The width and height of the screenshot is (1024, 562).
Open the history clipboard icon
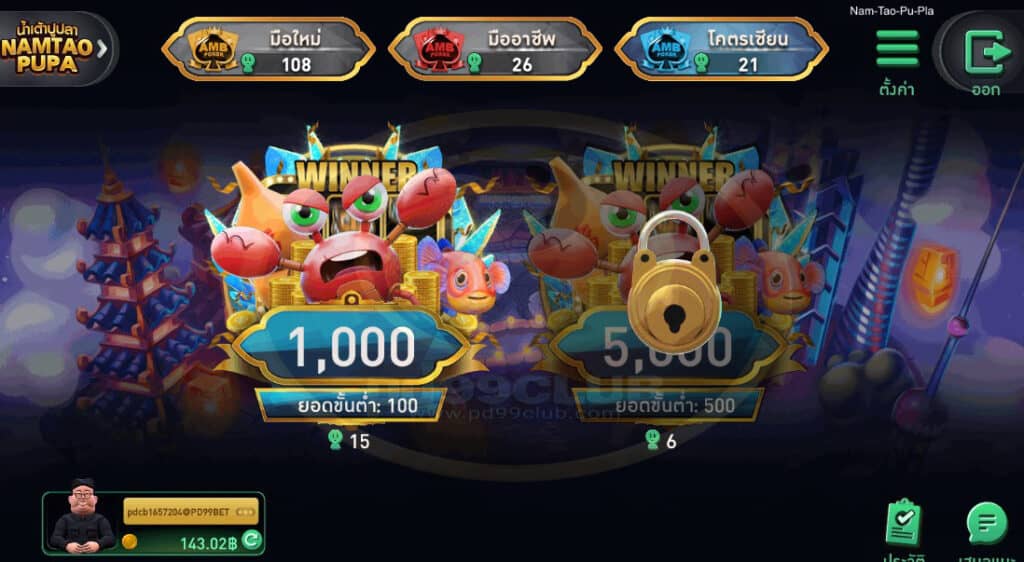coord(904,523)
